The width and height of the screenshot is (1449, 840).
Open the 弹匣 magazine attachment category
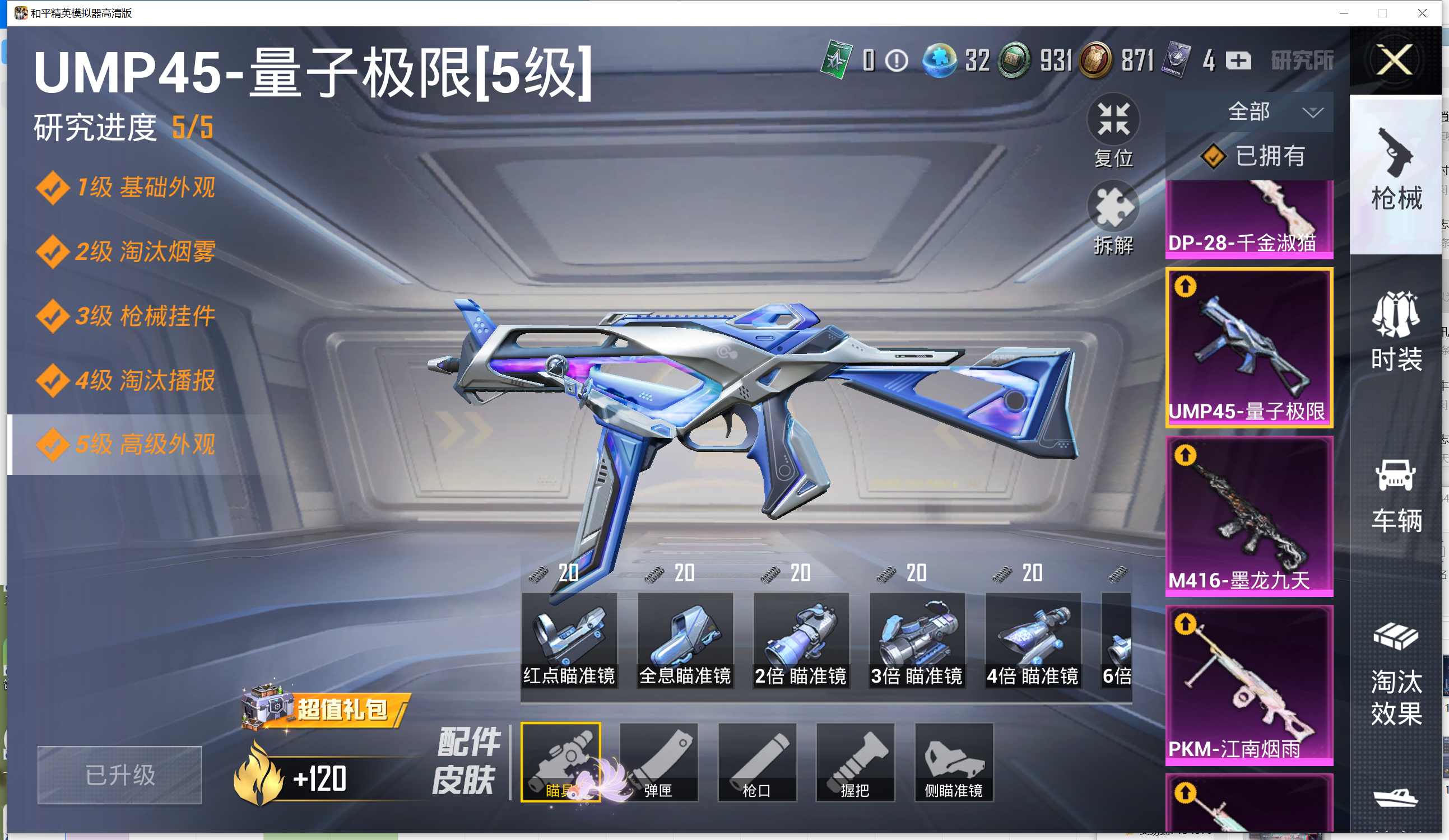point(659,762)
